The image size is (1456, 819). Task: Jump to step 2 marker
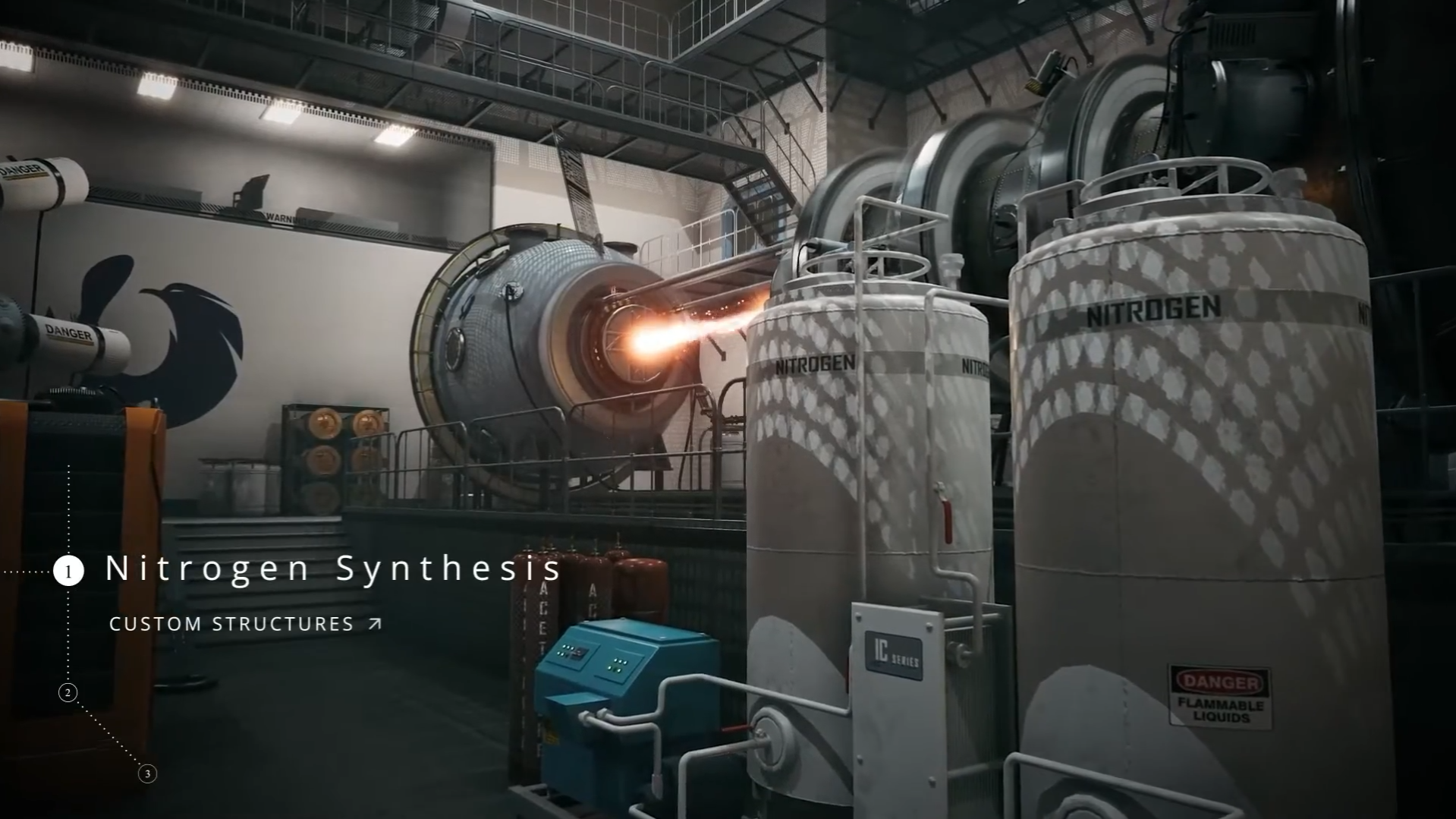(68, 692)
